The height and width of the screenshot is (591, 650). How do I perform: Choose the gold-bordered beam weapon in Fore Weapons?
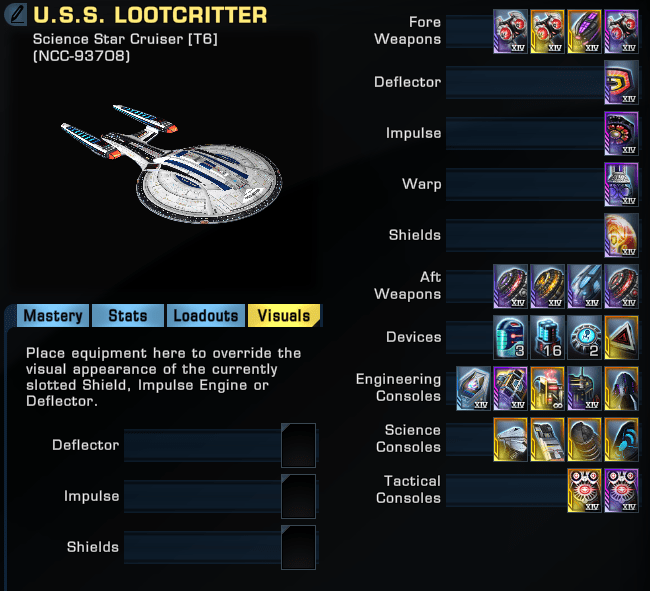(x=584, y=31)
